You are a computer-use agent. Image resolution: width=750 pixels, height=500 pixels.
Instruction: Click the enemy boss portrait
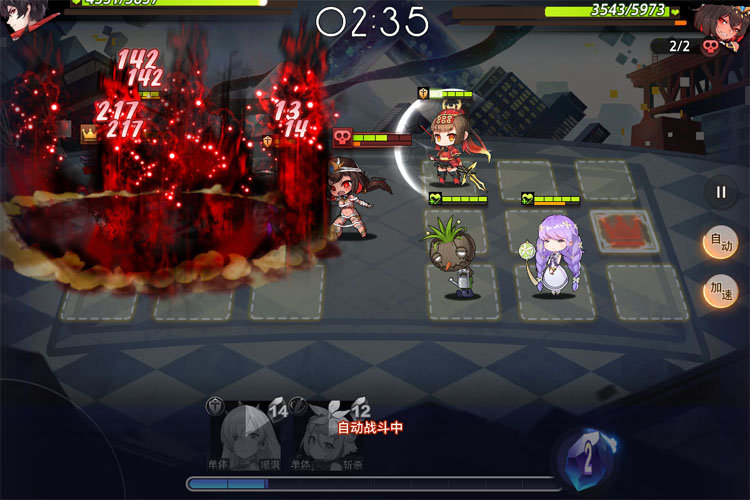tap(721, 20)
